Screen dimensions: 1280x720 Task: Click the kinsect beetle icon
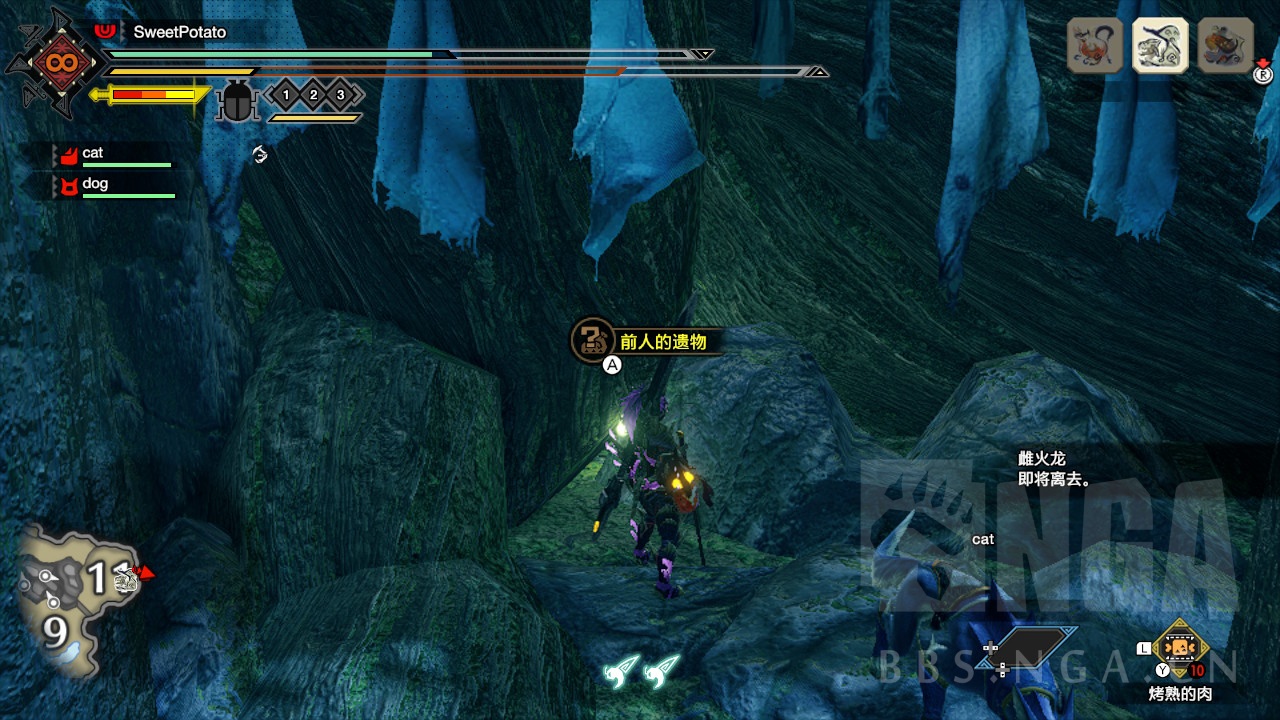(x=238, y=101)
